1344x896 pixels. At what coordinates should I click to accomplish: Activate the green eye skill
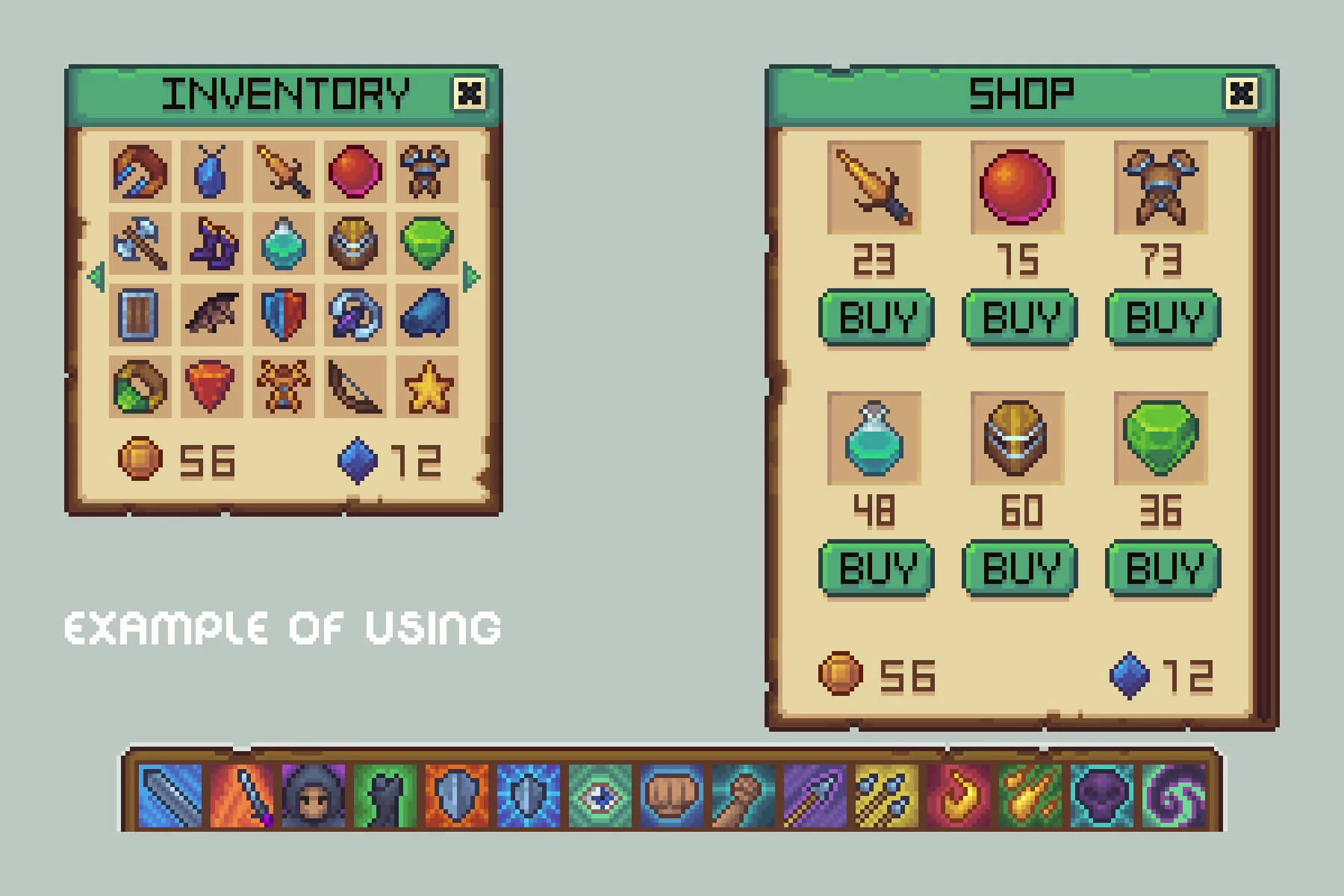click(x=600, y=796)
